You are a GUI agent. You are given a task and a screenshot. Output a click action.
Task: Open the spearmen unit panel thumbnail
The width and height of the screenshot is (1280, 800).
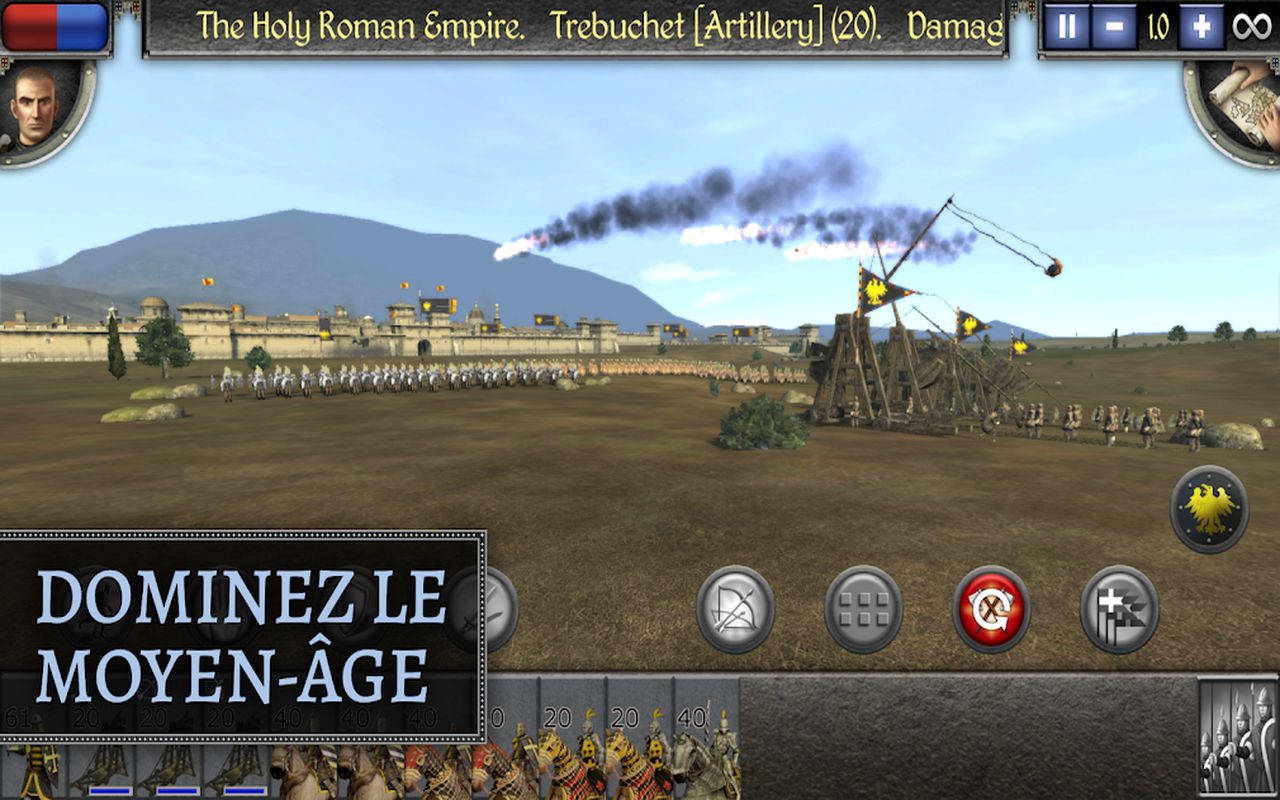1237,738
